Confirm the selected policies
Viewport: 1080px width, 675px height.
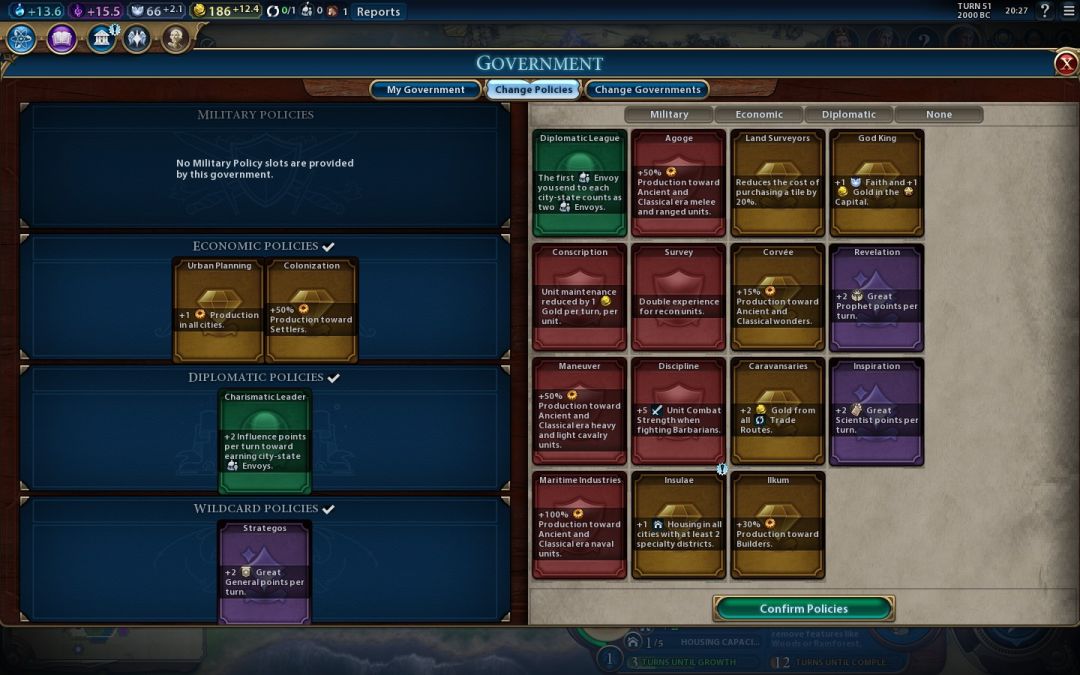803,608
